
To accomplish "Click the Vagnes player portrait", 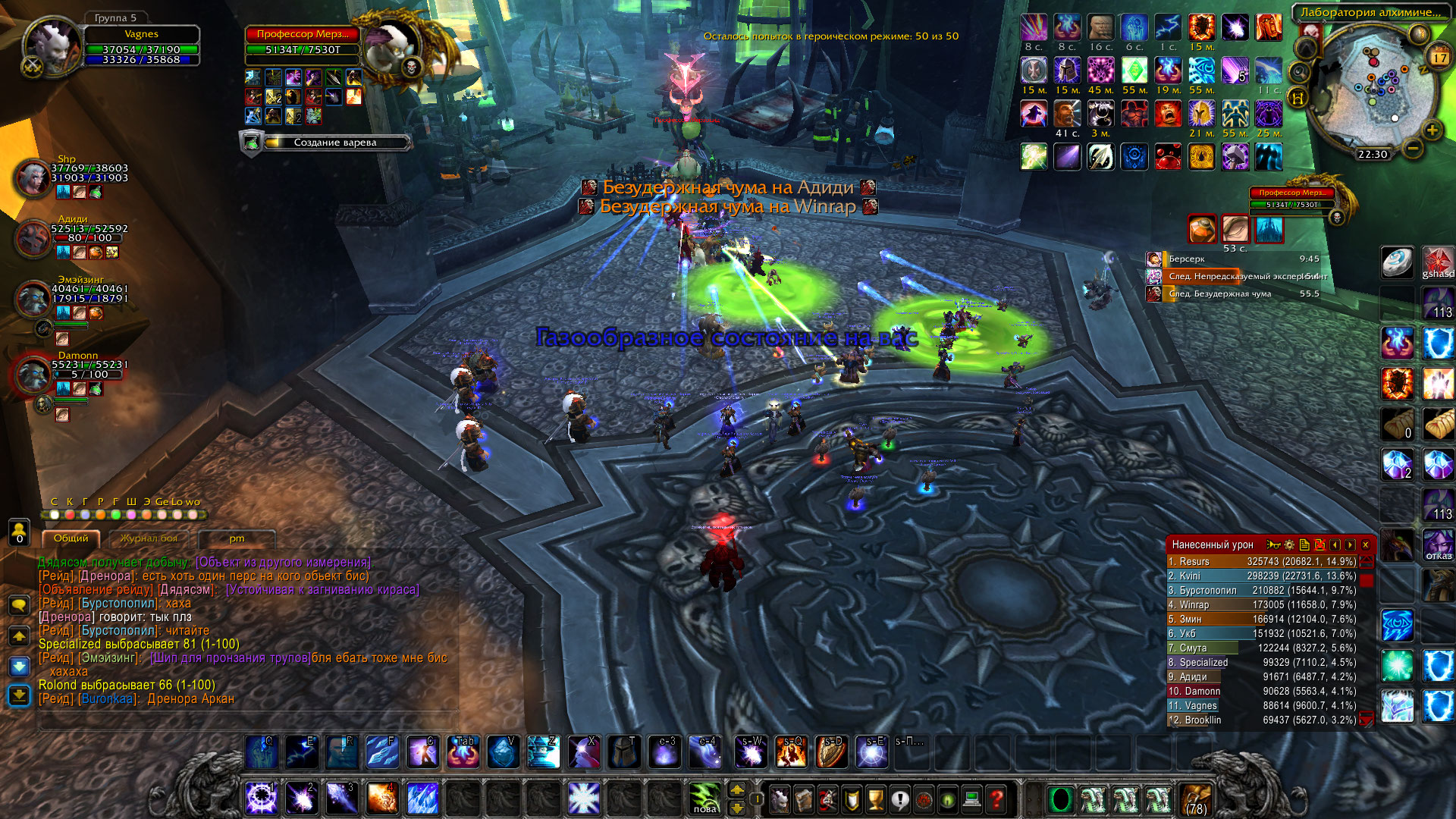I will (52, 47).
